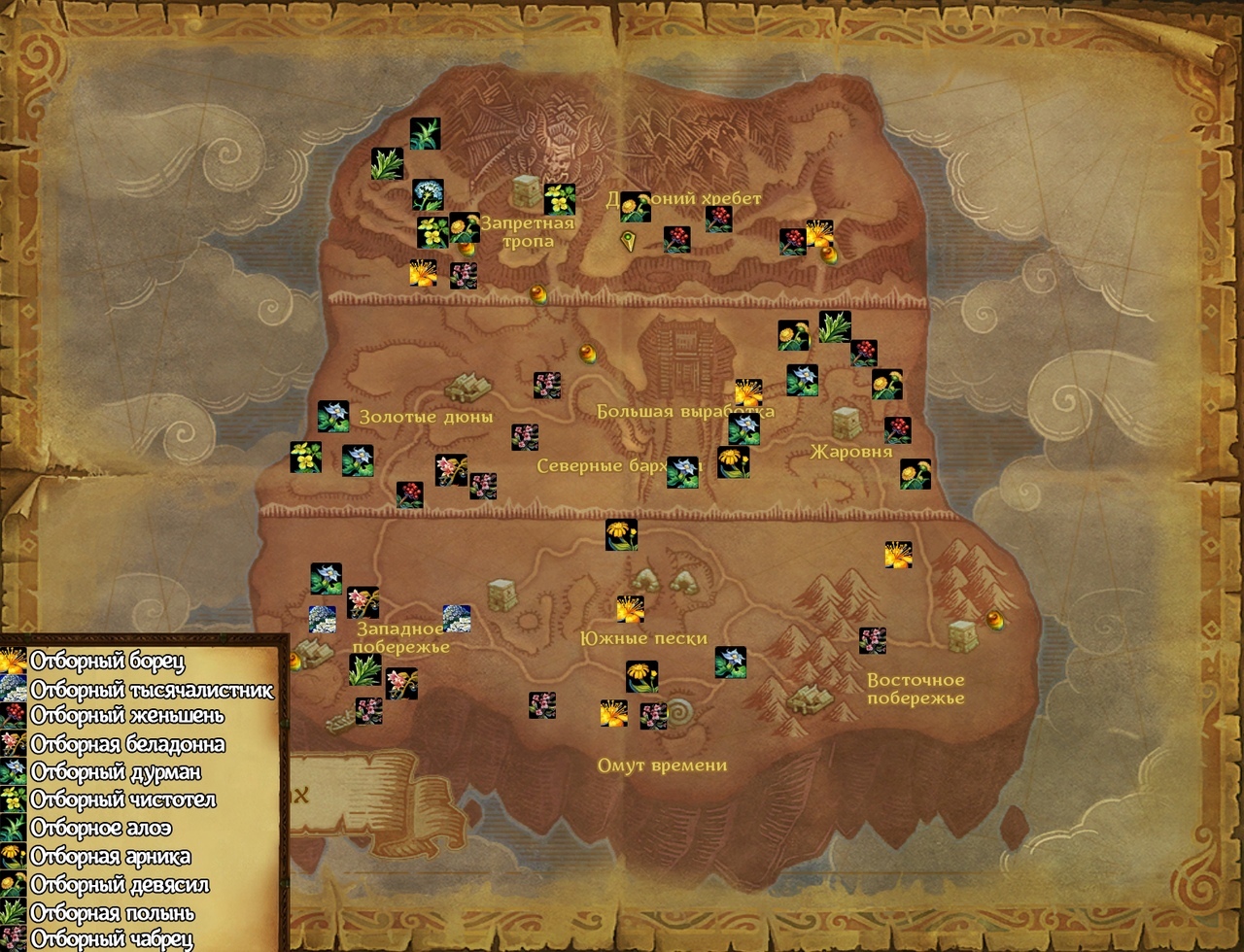The height and width of the screenshot is (952, 1244).
Task: Choose Отборный тысячалистник in the legend
Action: [x=152, y=690]
